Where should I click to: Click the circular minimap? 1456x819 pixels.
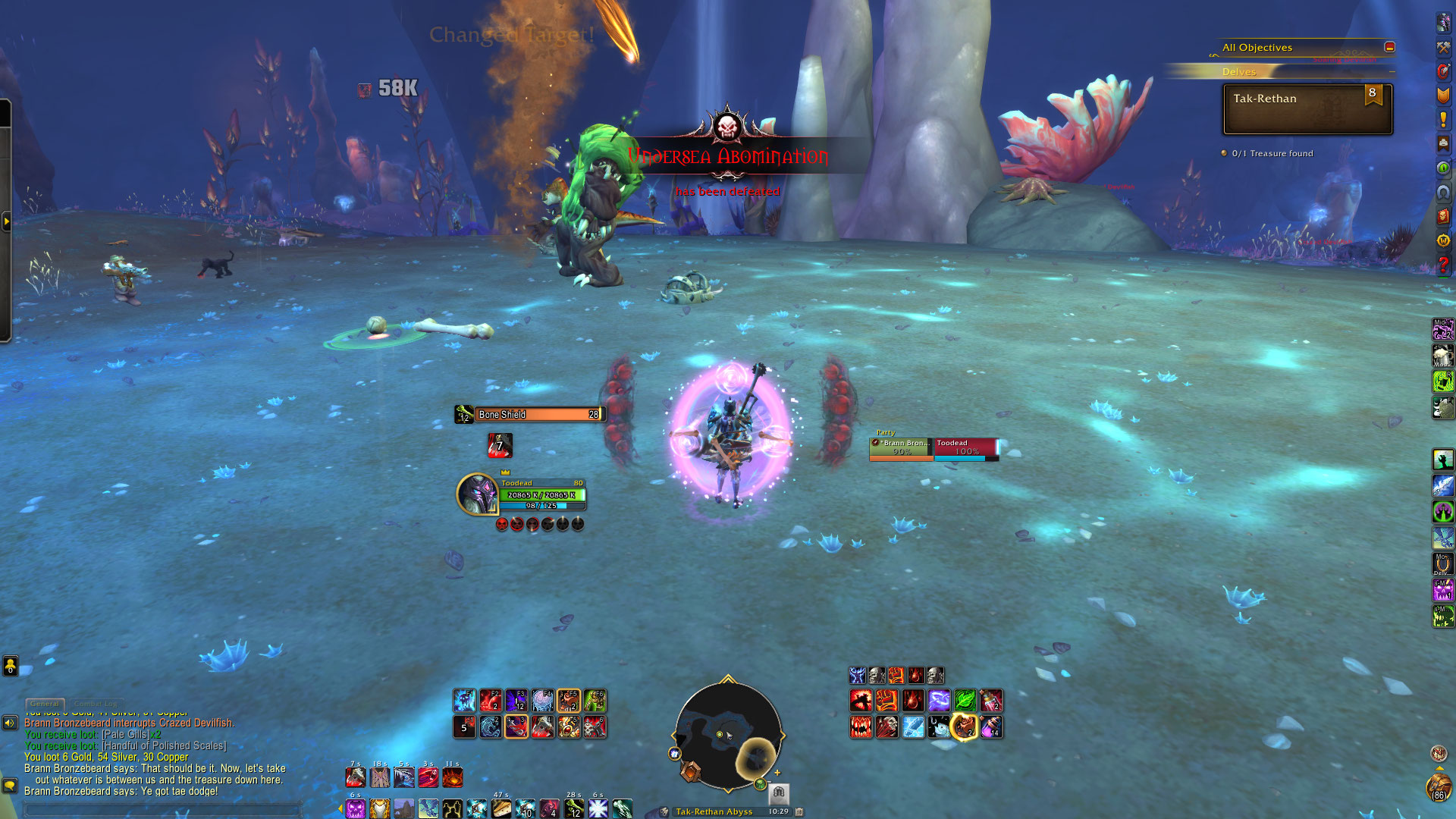[x=727, y=734]
